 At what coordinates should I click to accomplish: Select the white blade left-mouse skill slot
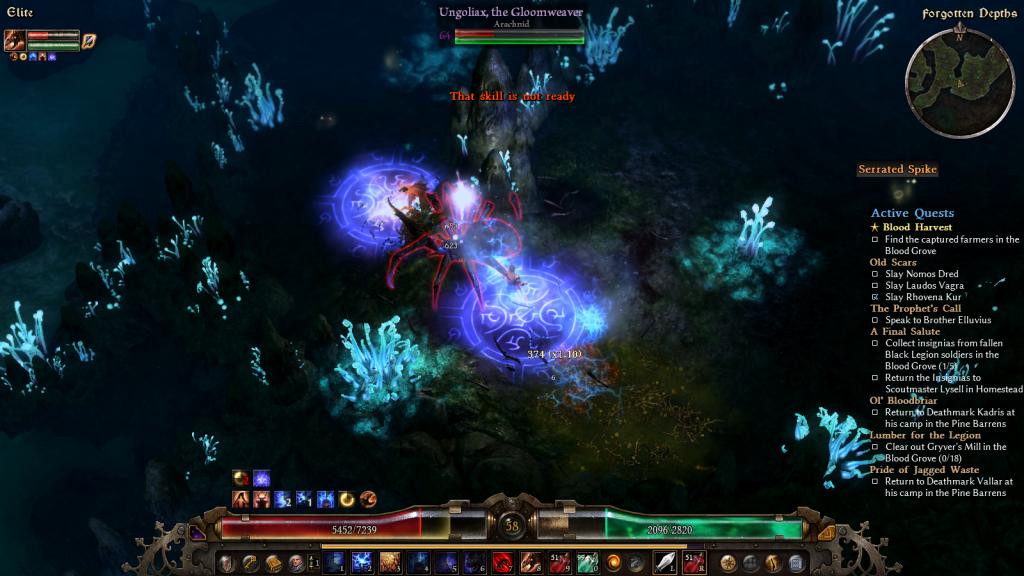[x=665, y=562]
